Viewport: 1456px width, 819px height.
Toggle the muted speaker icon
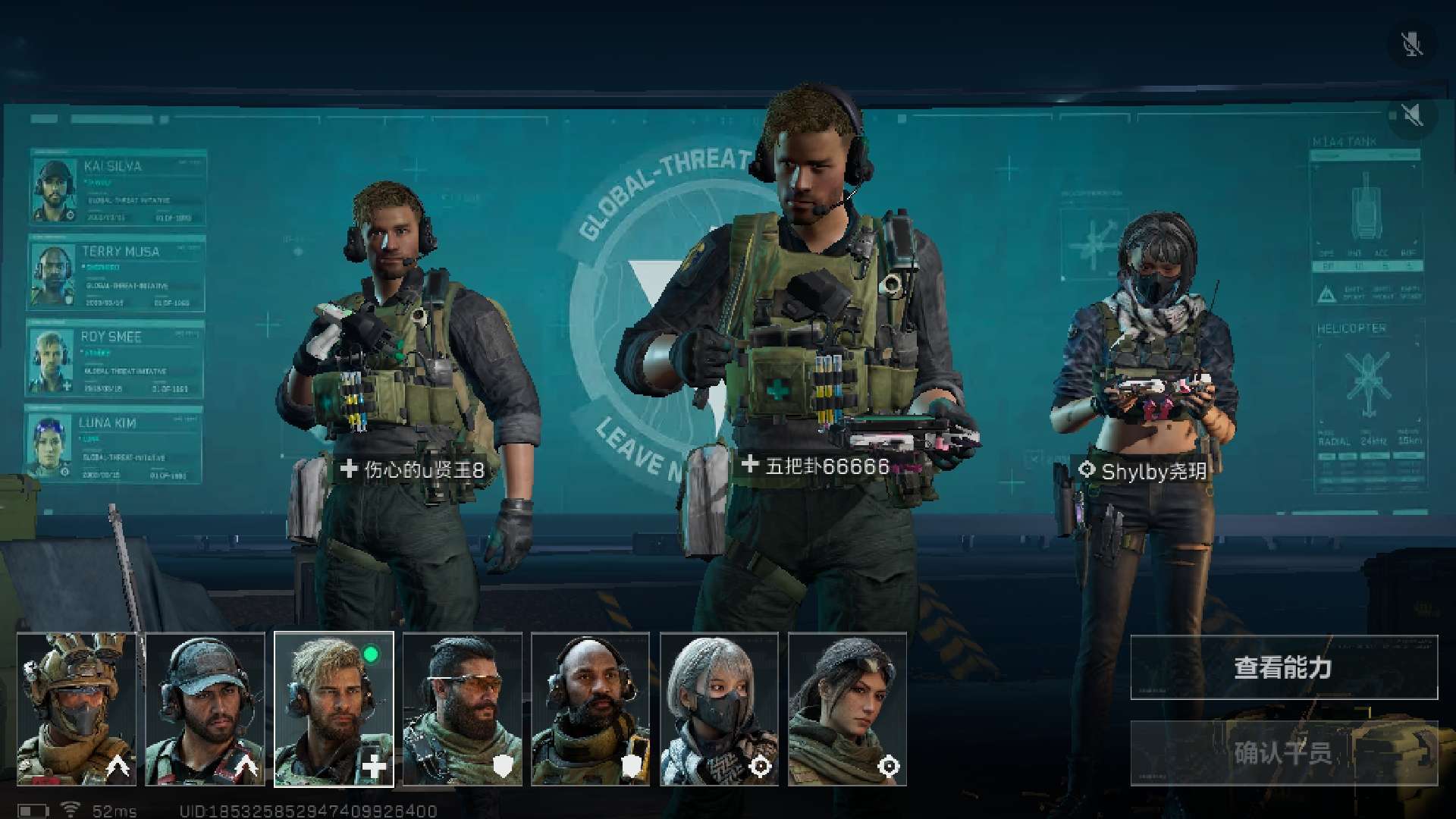[x=1411, y=115]
